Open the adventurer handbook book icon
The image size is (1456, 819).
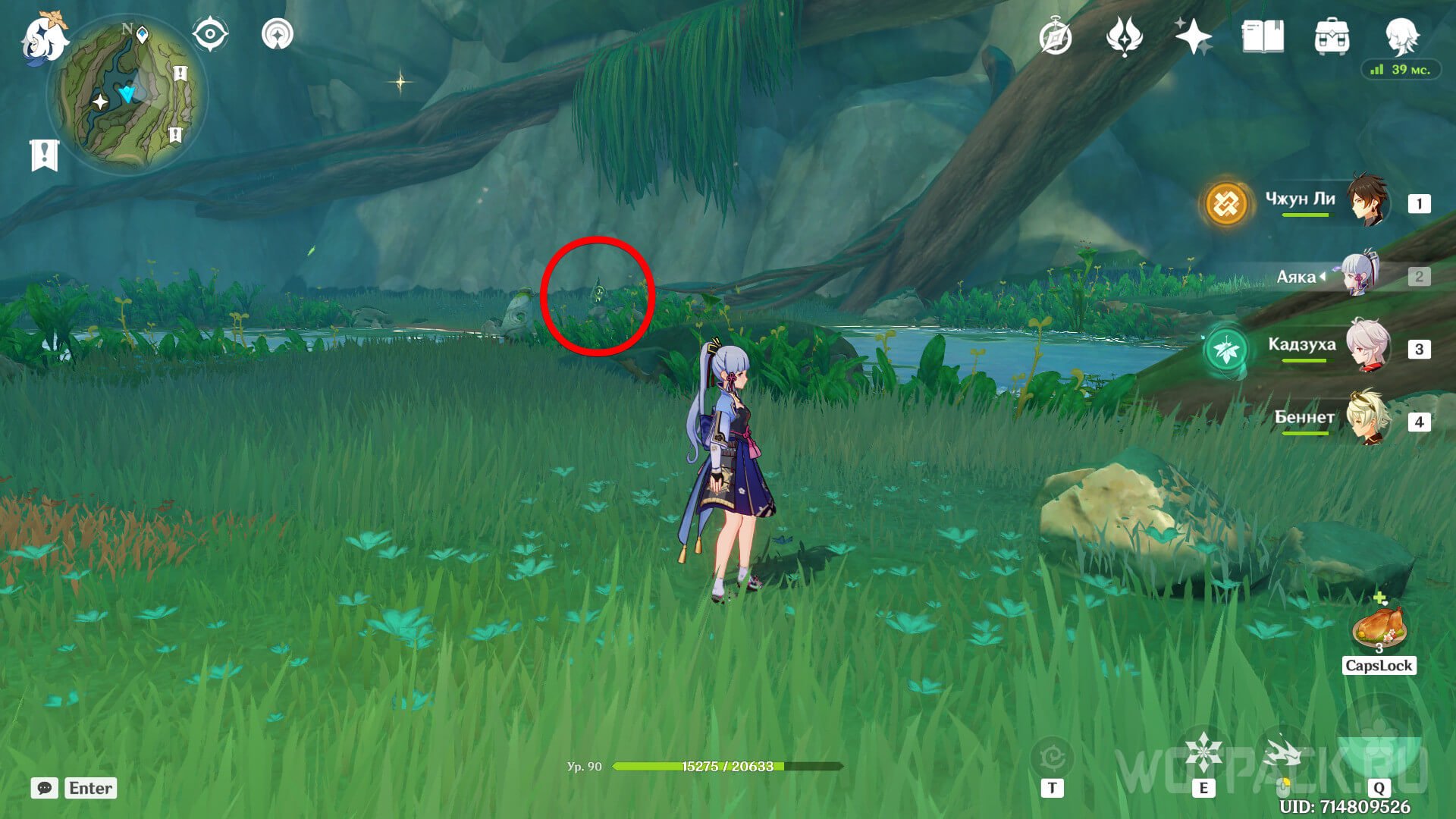click(x=1263, y=36)
